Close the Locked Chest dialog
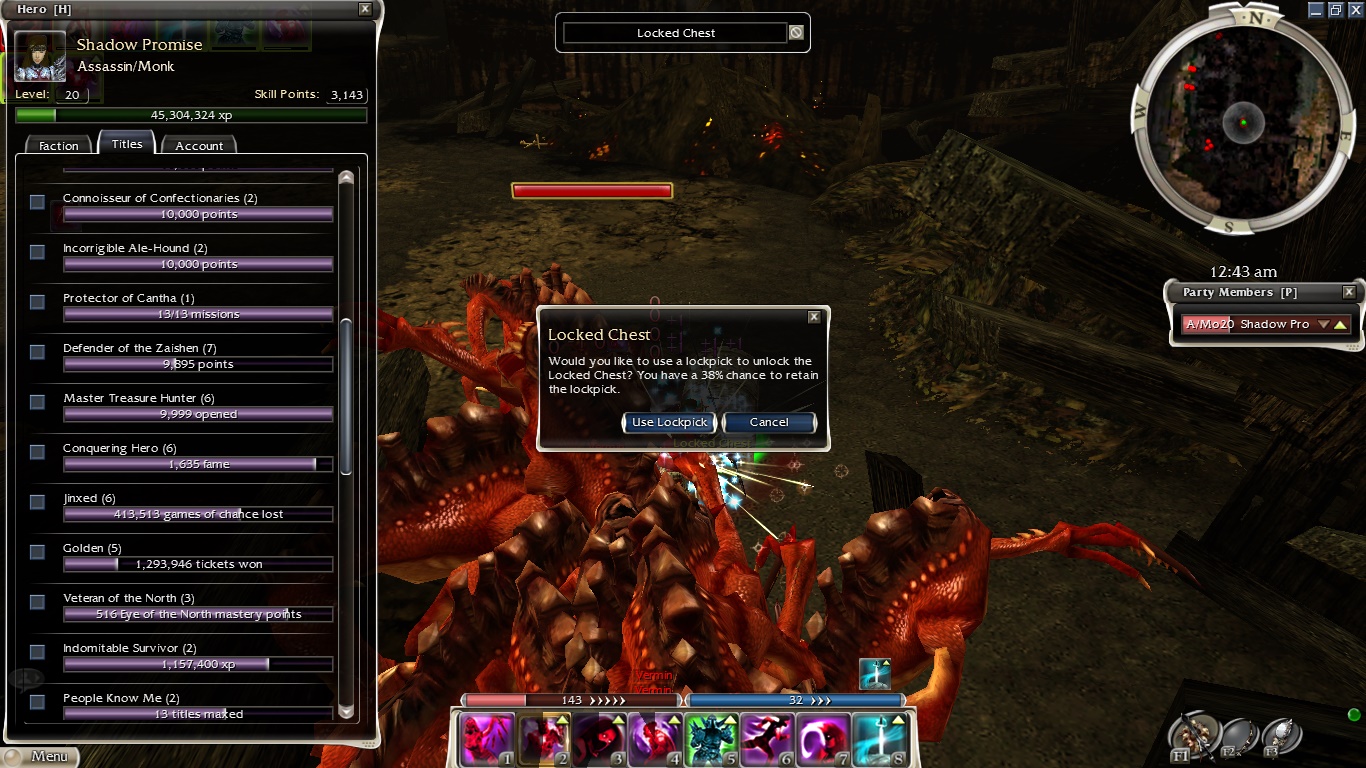The image size is (1366, 768). click(x=814, y=317)
